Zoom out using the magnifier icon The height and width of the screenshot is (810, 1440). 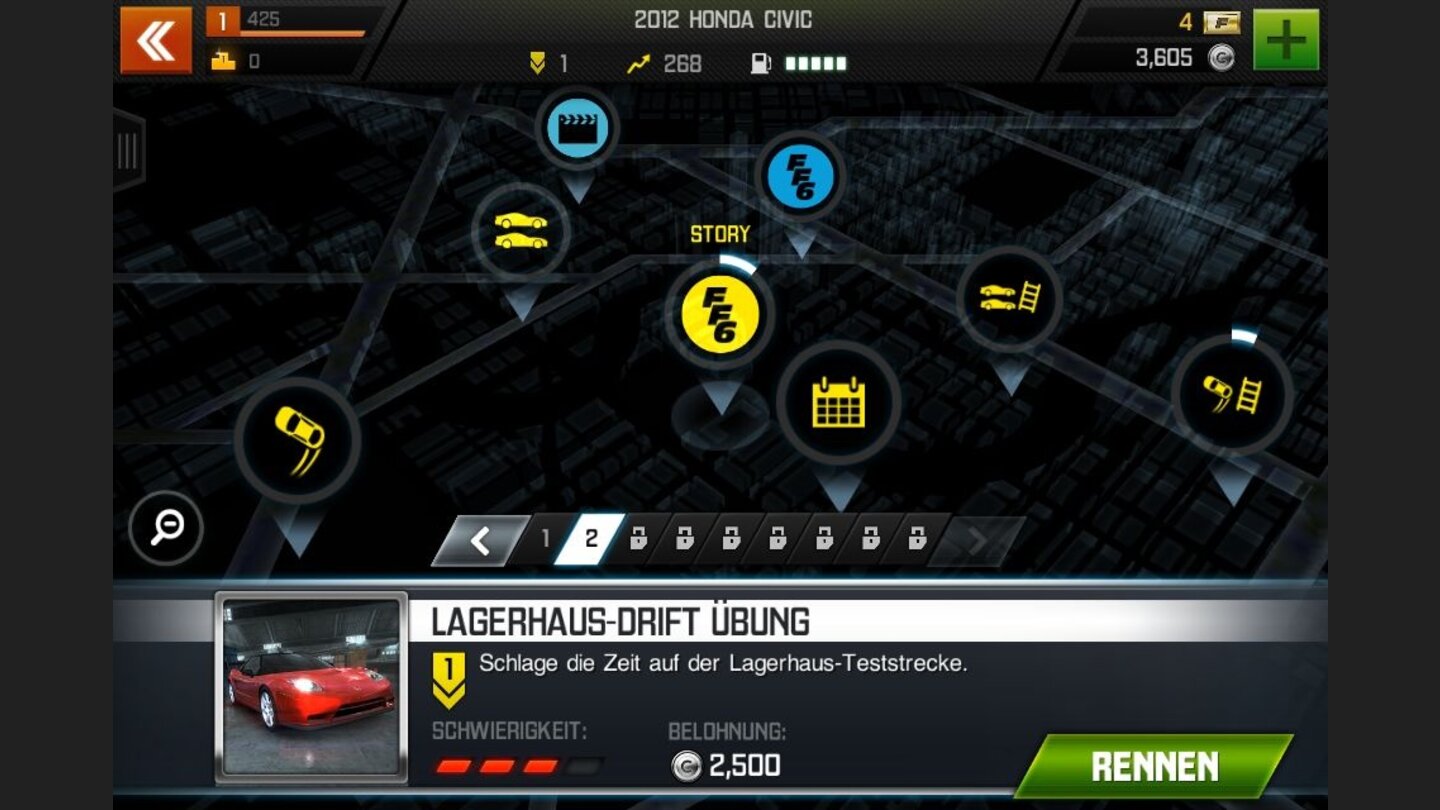point(166,530)
